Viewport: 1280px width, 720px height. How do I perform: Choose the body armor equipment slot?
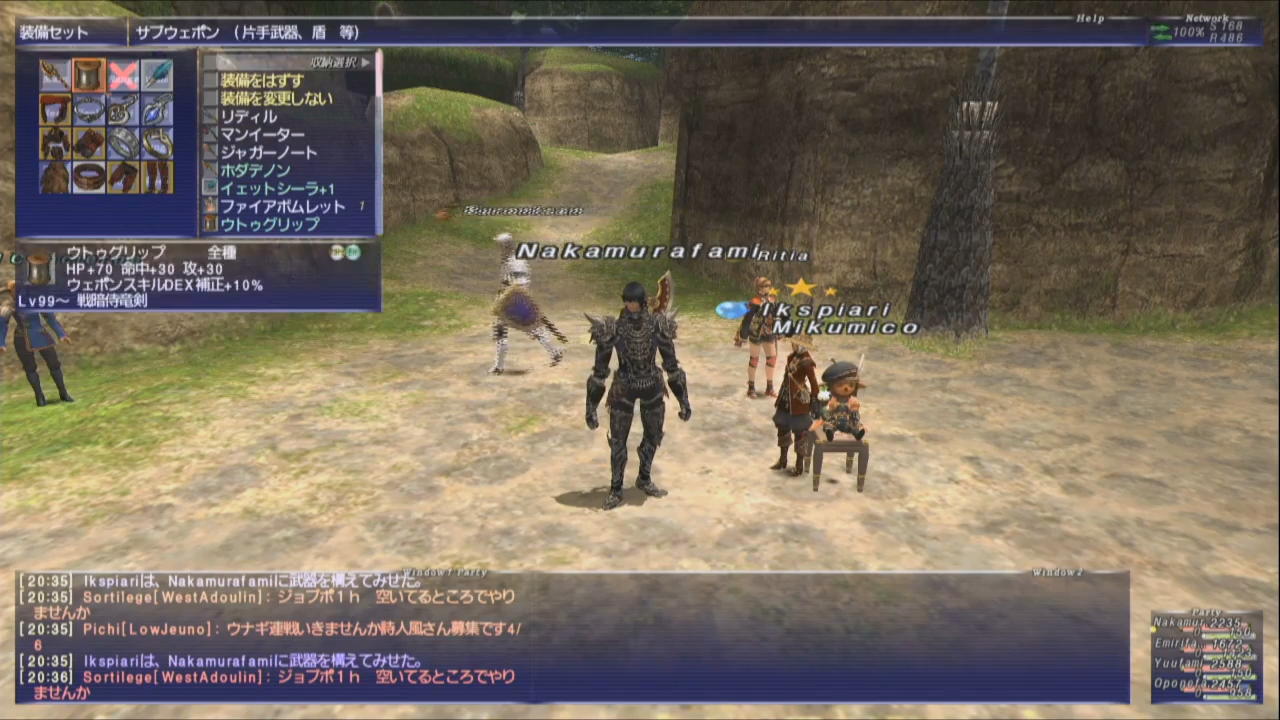pos(55,143)
